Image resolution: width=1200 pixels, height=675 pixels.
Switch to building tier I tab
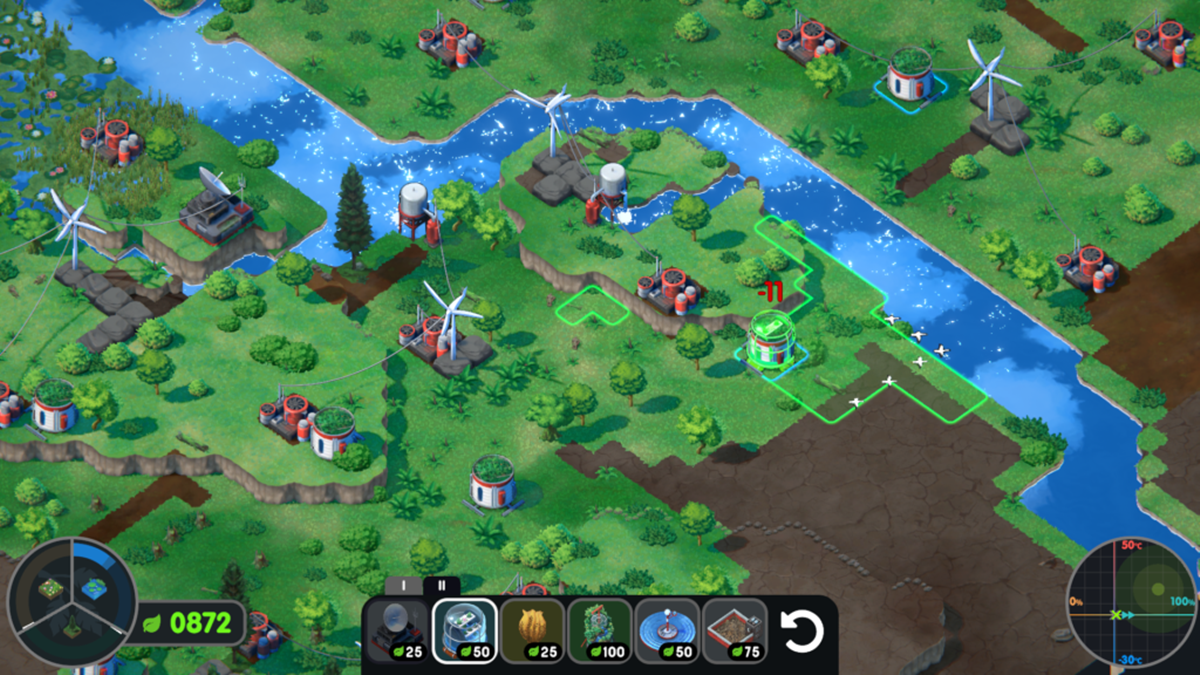pos(405,586)
